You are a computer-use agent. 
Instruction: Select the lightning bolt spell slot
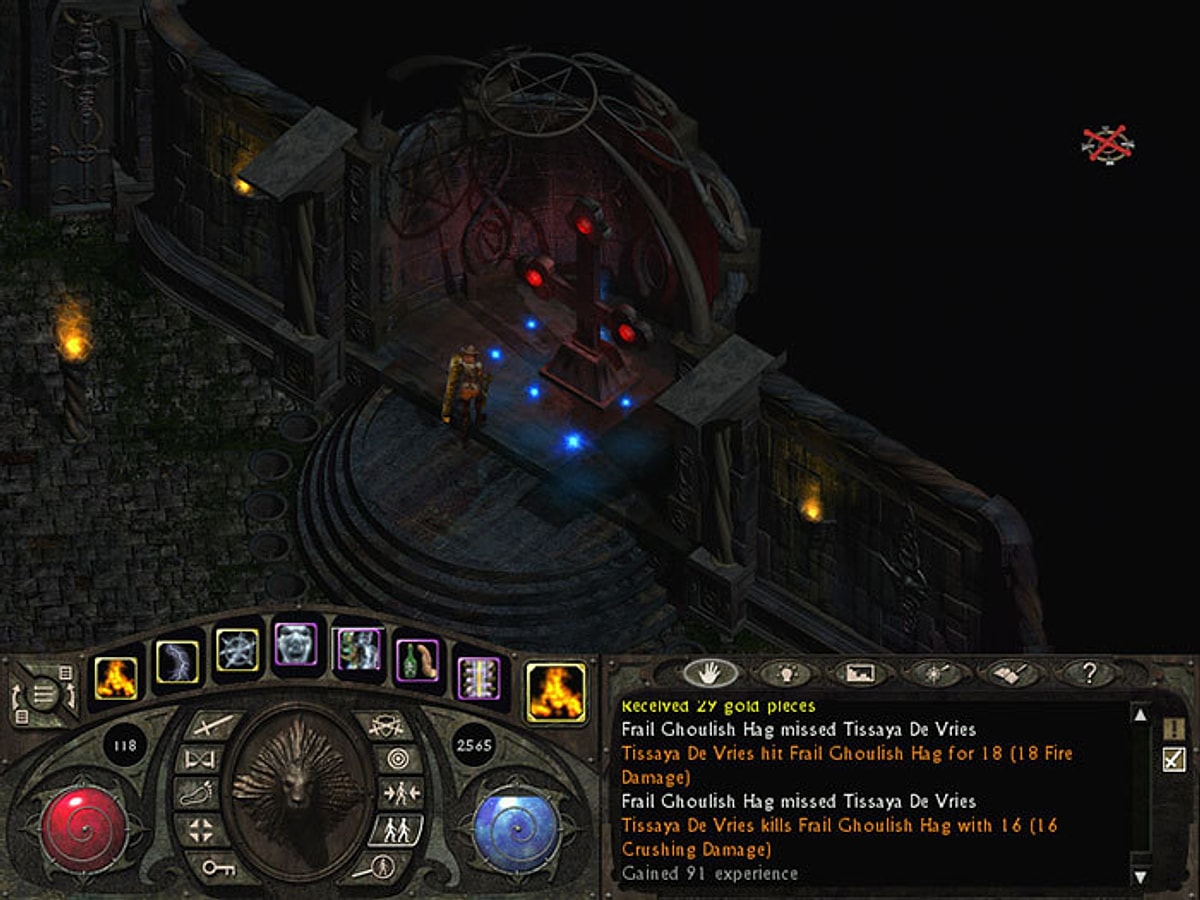pyautogui.click(x=177, y=662)
